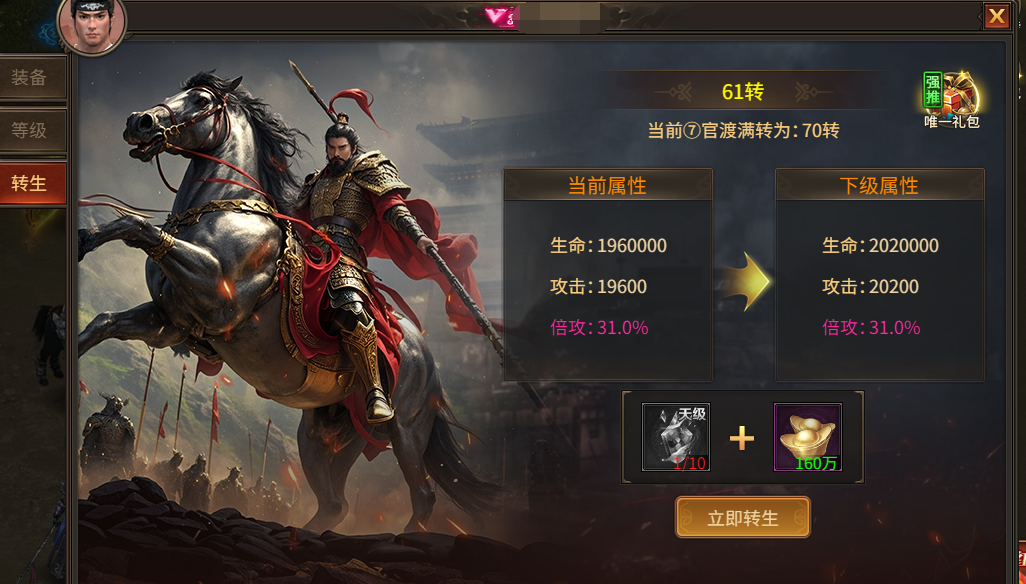Inspect the 天级 material item slot
This screenshot has width=1026, height=584.
click(x=675, y=437)
